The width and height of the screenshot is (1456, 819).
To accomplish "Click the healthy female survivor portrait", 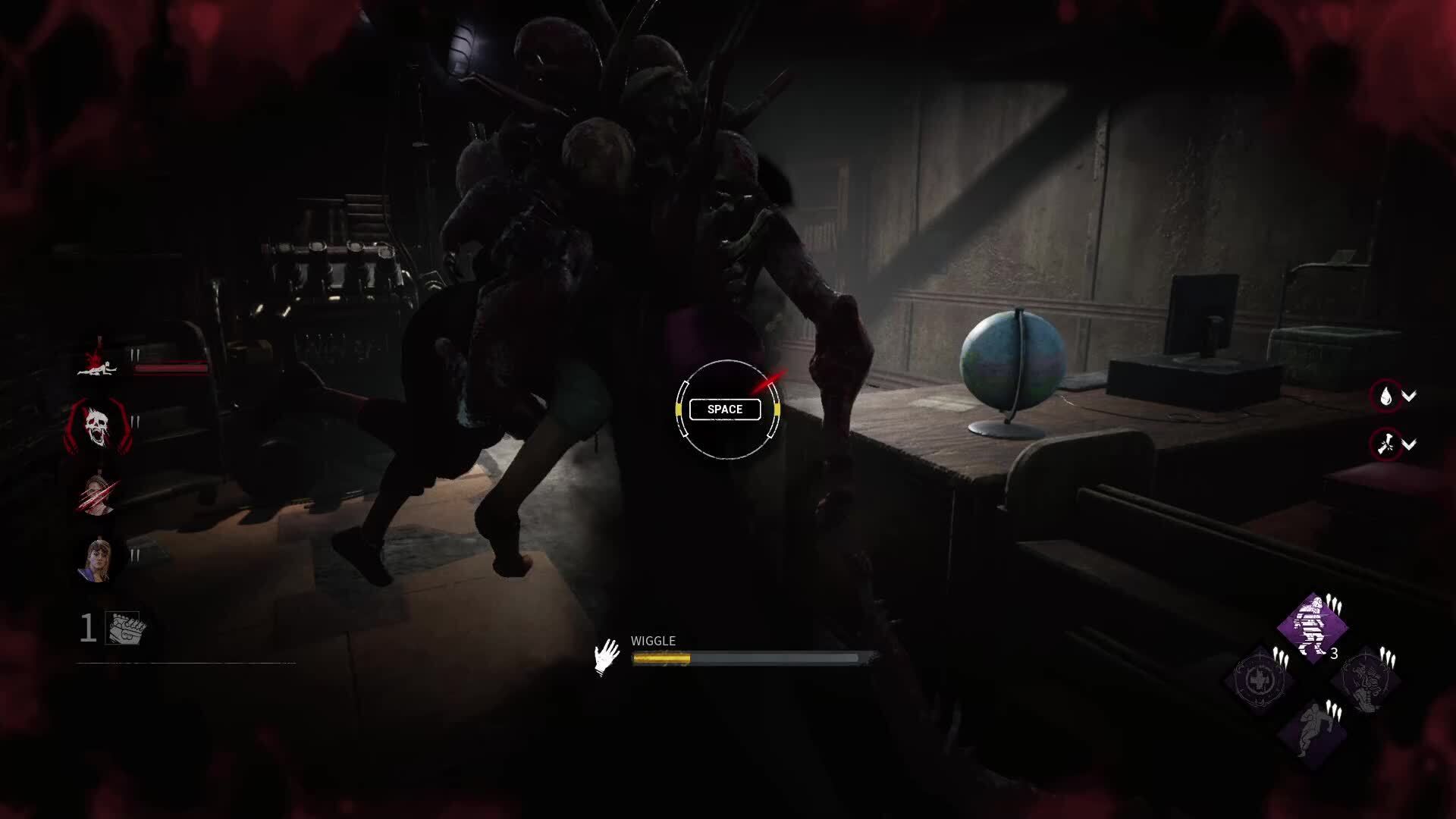I will tap(97, 560).
